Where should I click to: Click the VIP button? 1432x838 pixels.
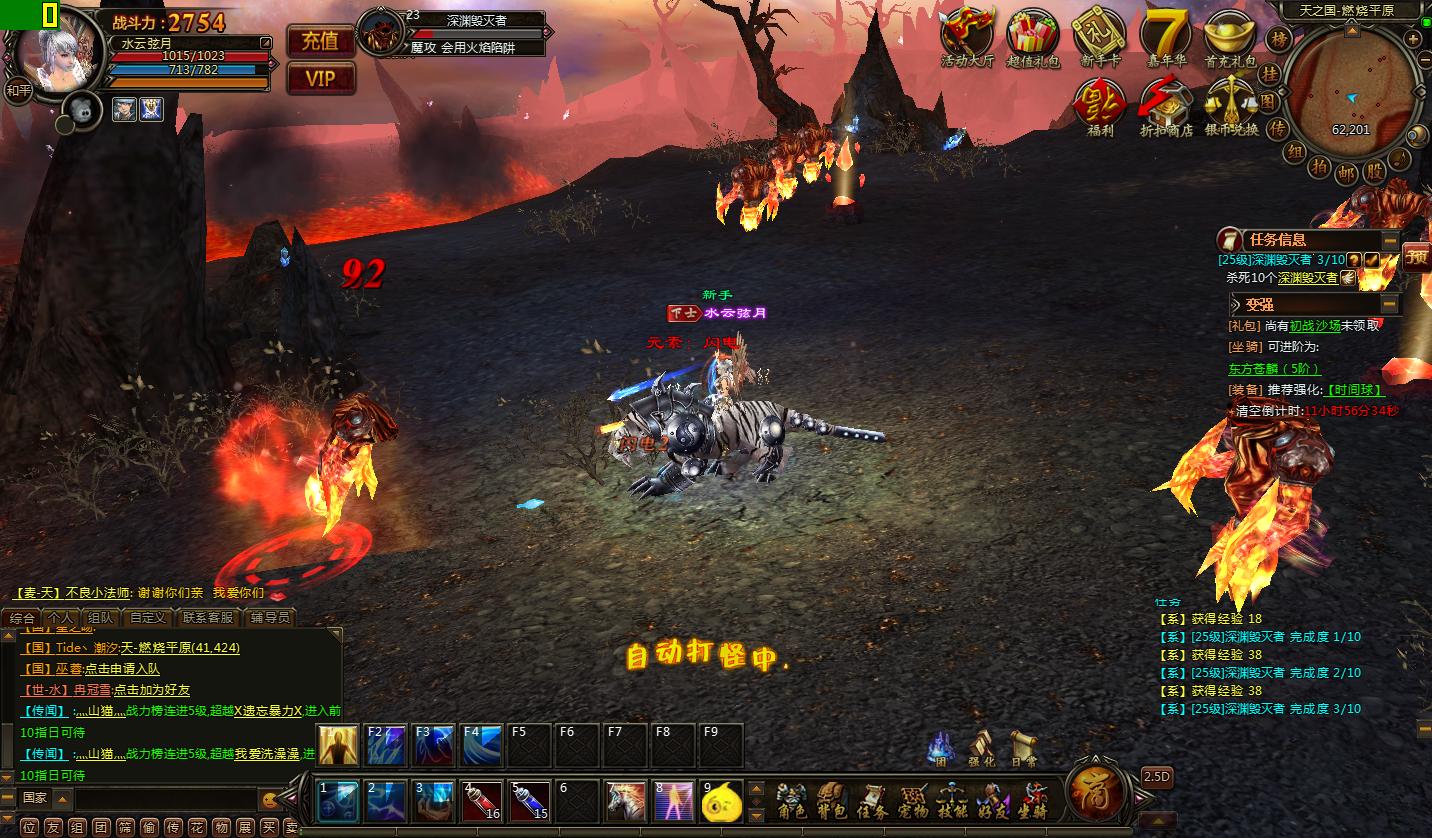coord(321,78)
